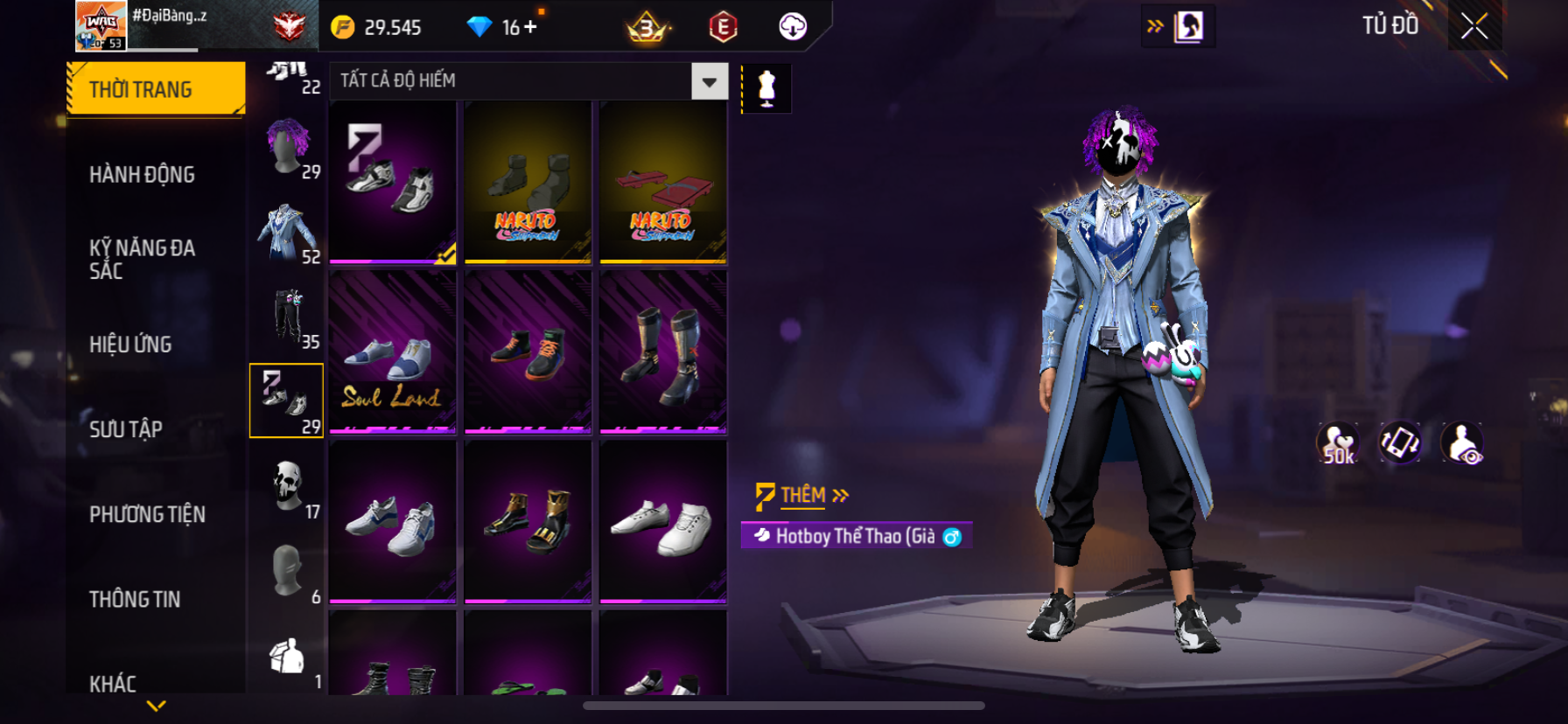Pick the Soul Land blue shoes
This screenshot has width=1568, height=724.
393,352
